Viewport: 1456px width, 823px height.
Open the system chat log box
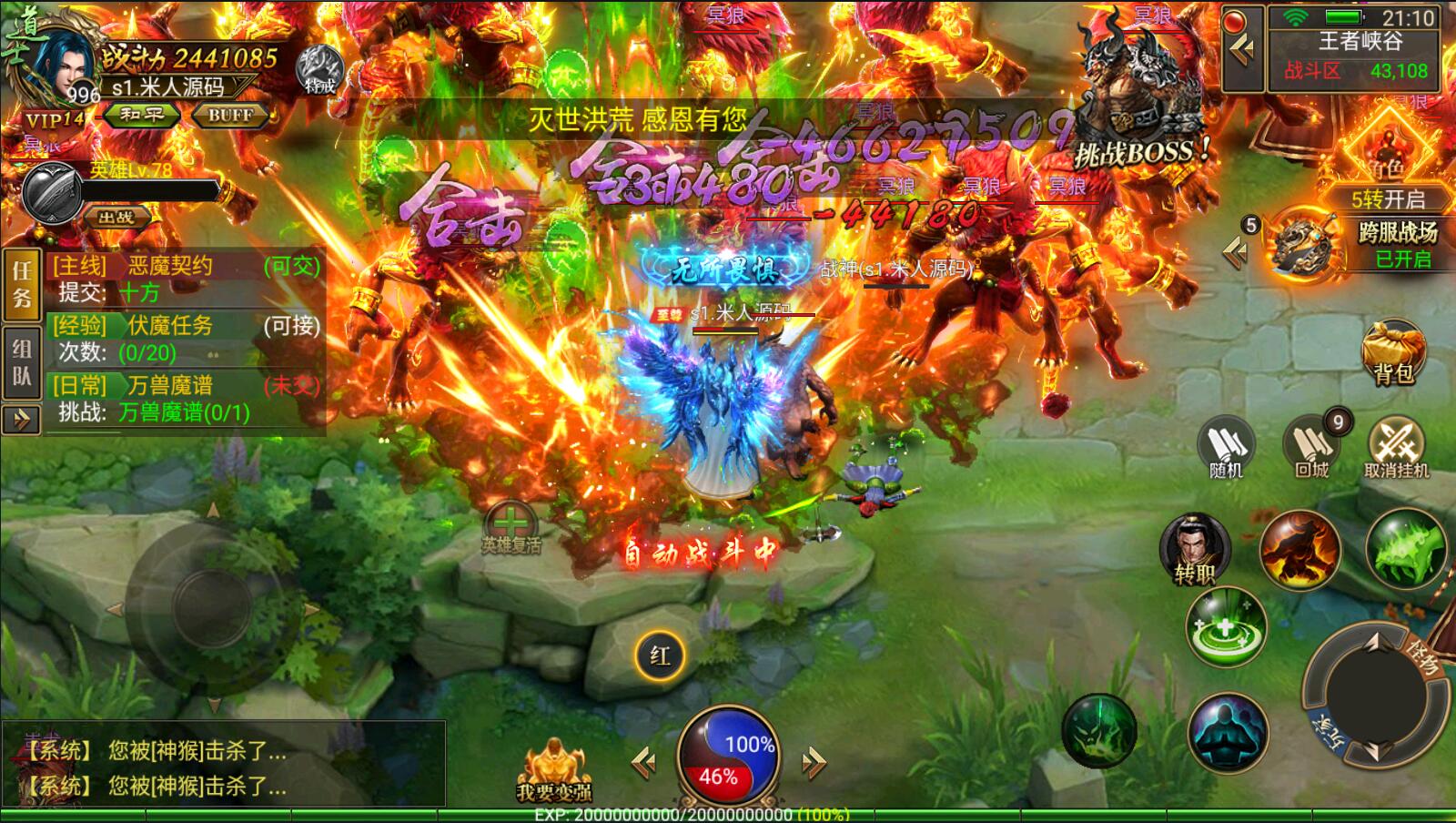223,765
